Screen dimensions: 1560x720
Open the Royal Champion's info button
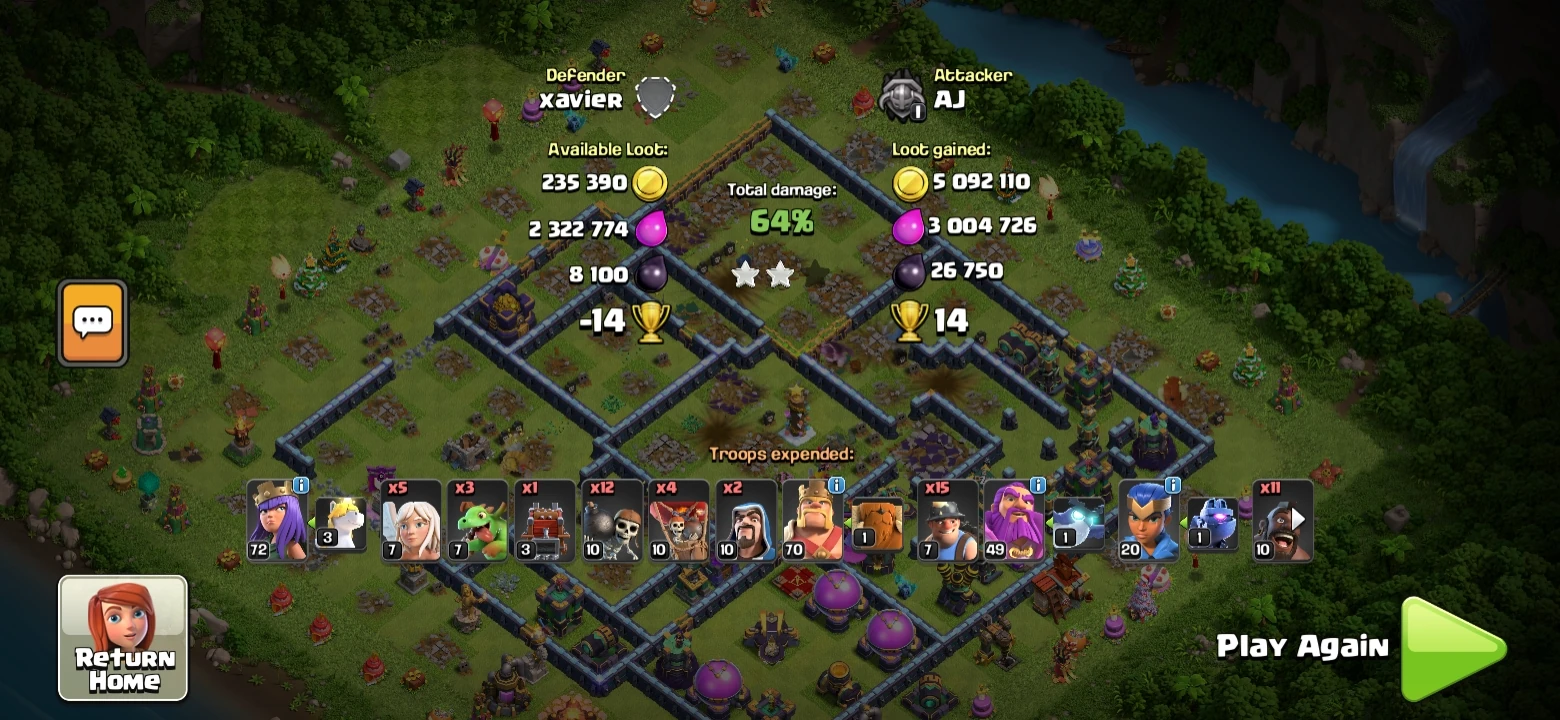coord(1173,487)
